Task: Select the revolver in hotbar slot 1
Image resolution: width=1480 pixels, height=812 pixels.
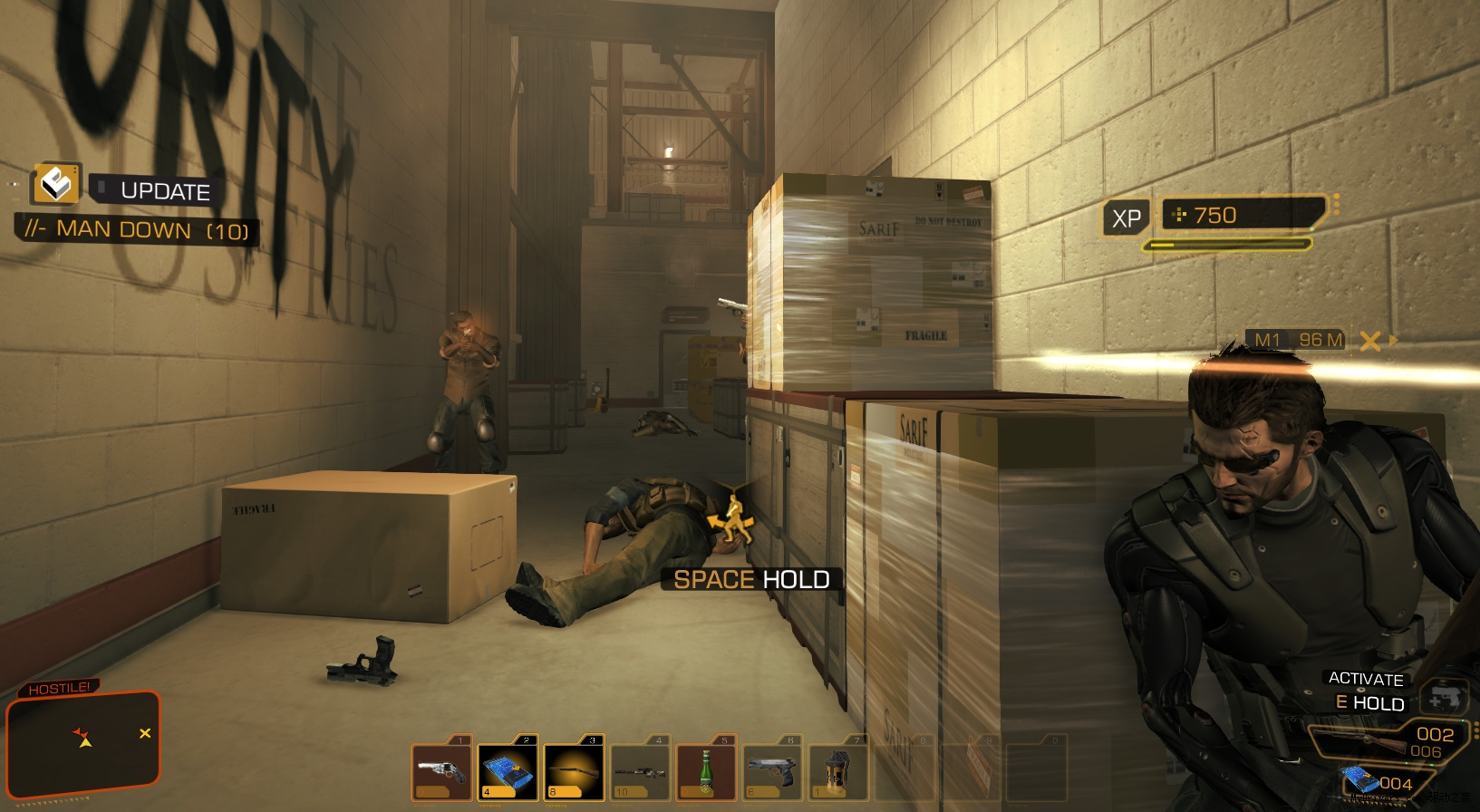Action: click(441, 772)
